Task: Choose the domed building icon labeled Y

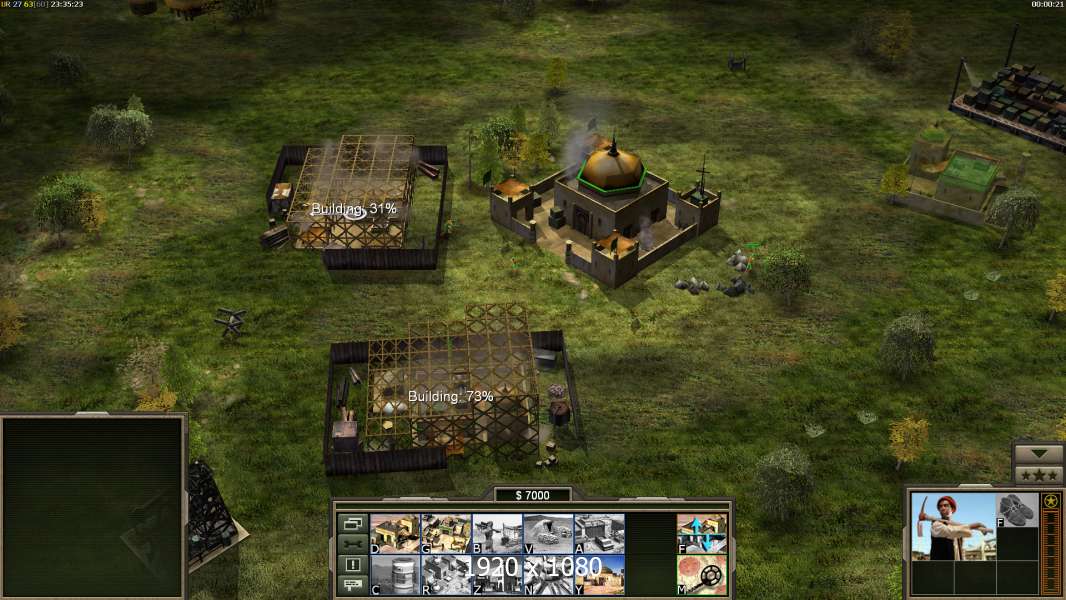Action: 599,575
